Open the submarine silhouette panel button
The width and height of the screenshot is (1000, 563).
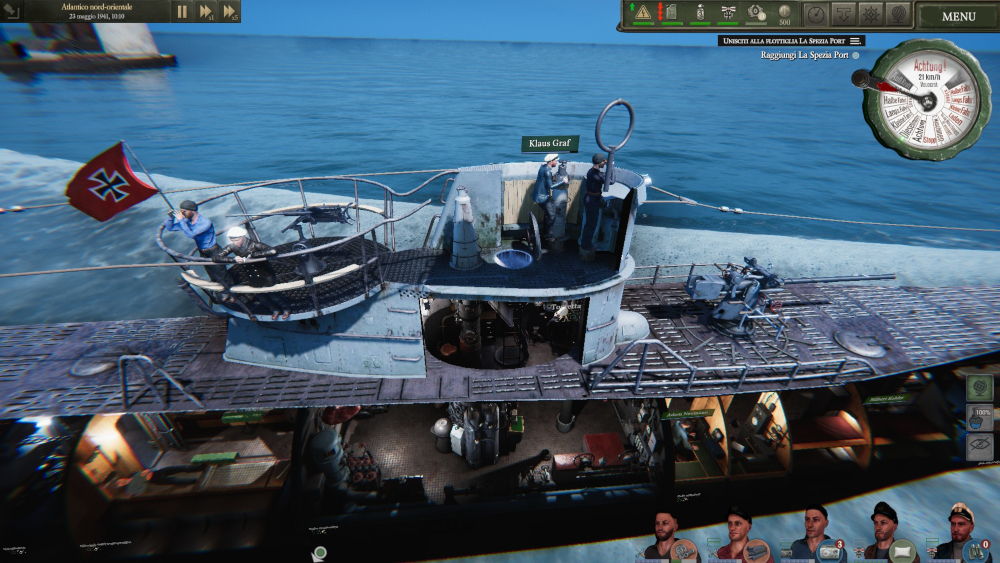(x=844, y=14)
